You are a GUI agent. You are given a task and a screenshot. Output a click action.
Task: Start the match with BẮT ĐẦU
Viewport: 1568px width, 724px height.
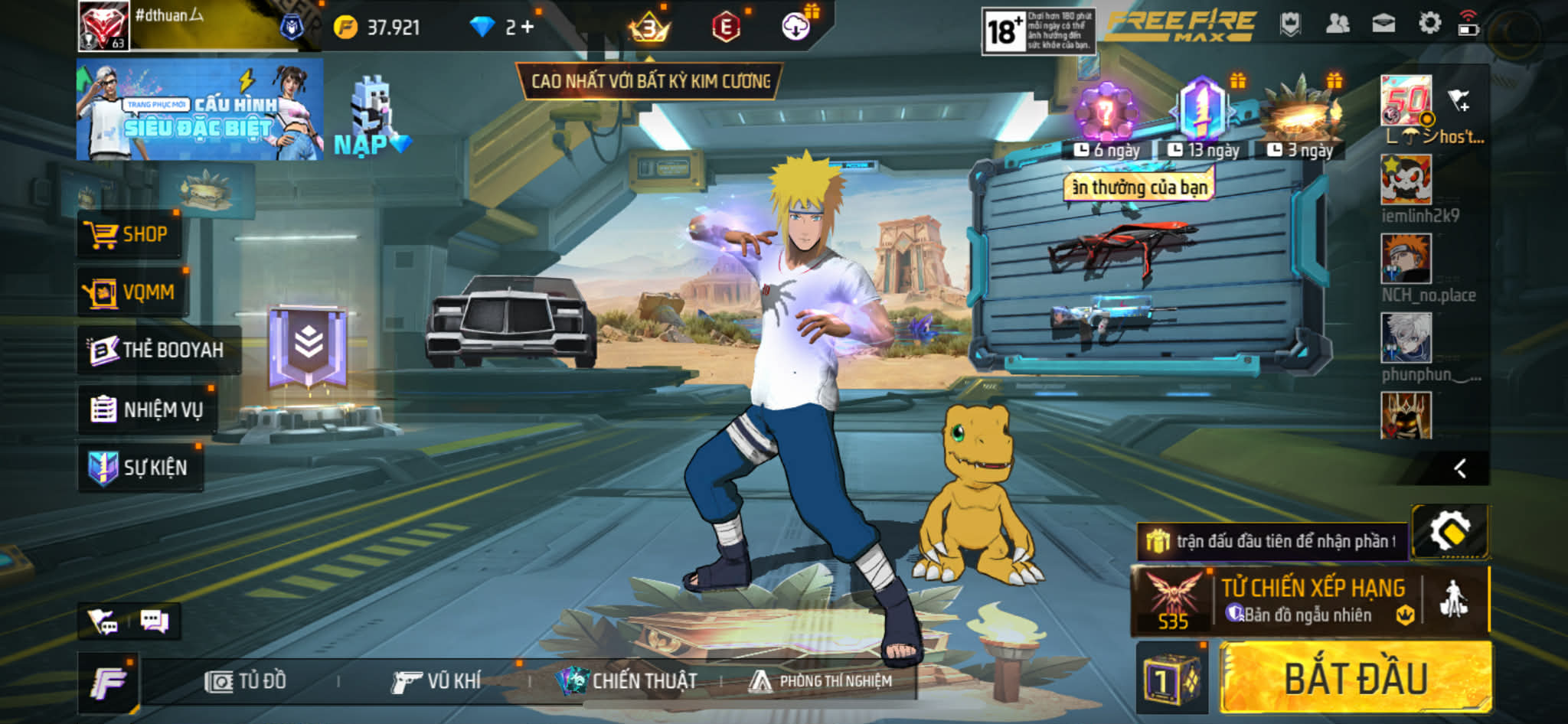click(x=1355, y=679)
